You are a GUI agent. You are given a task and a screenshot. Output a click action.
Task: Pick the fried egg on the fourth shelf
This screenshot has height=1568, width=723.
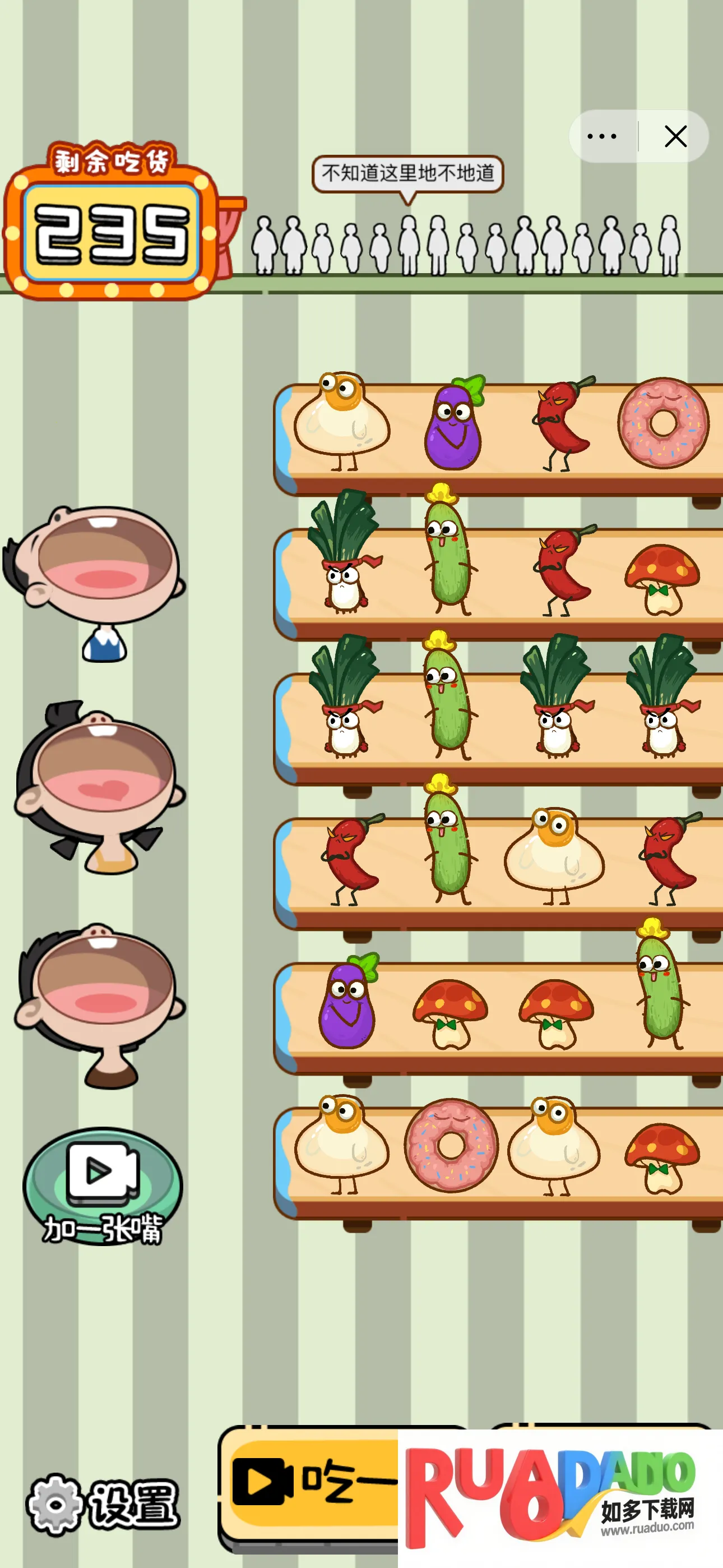pos(554,852)
